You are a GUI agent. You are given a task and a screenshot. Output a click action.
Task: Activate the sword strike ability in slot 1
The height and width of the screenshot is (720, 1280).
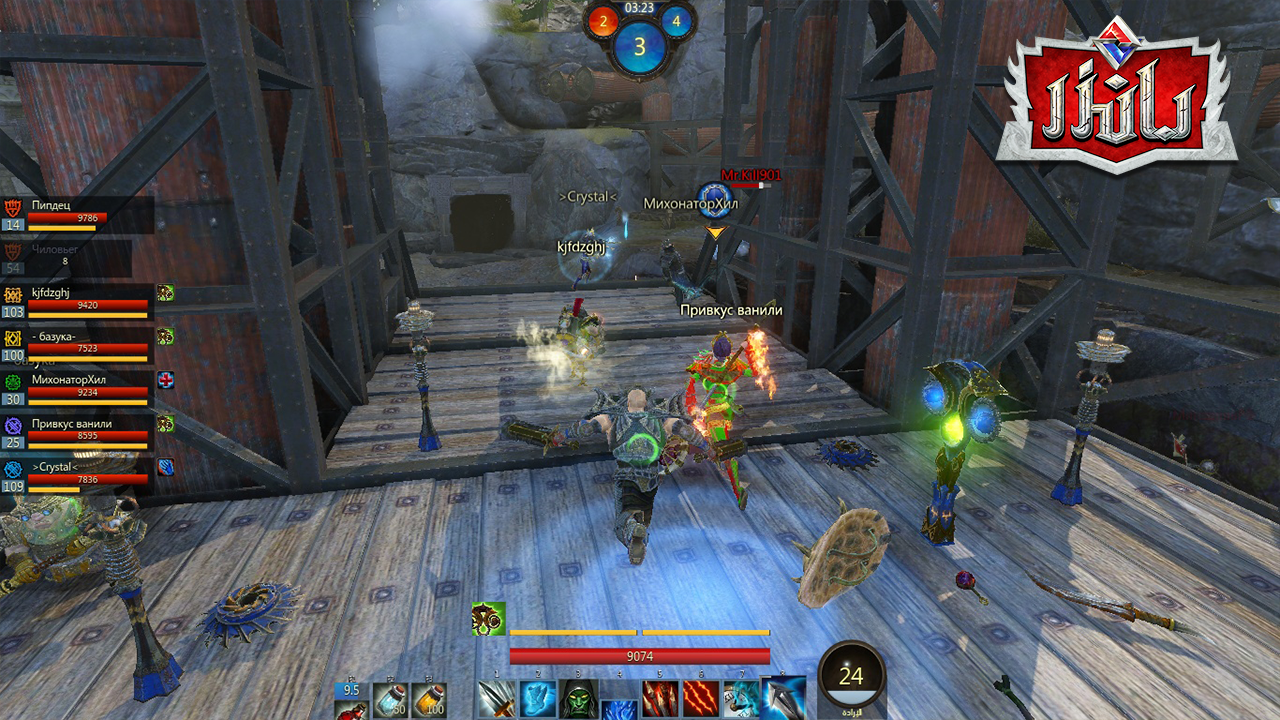point(496,699)
